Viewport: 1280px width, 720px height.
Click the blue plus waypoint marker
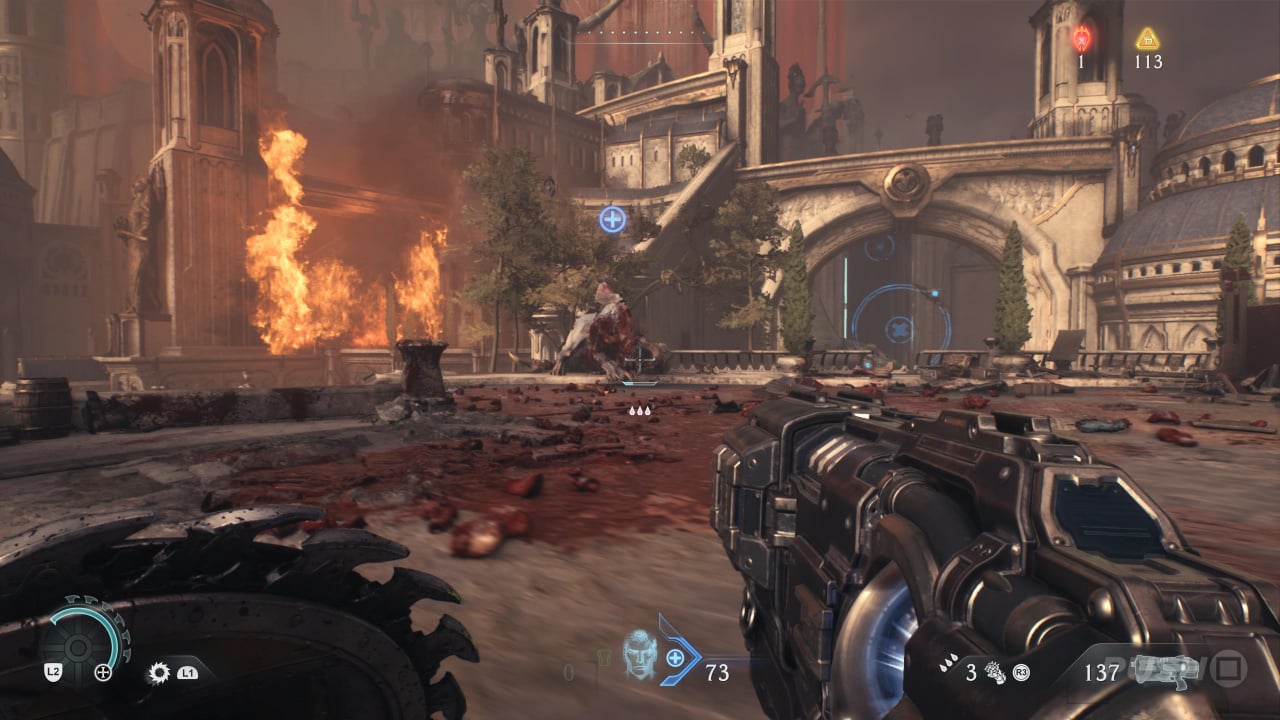pos(612,219)
